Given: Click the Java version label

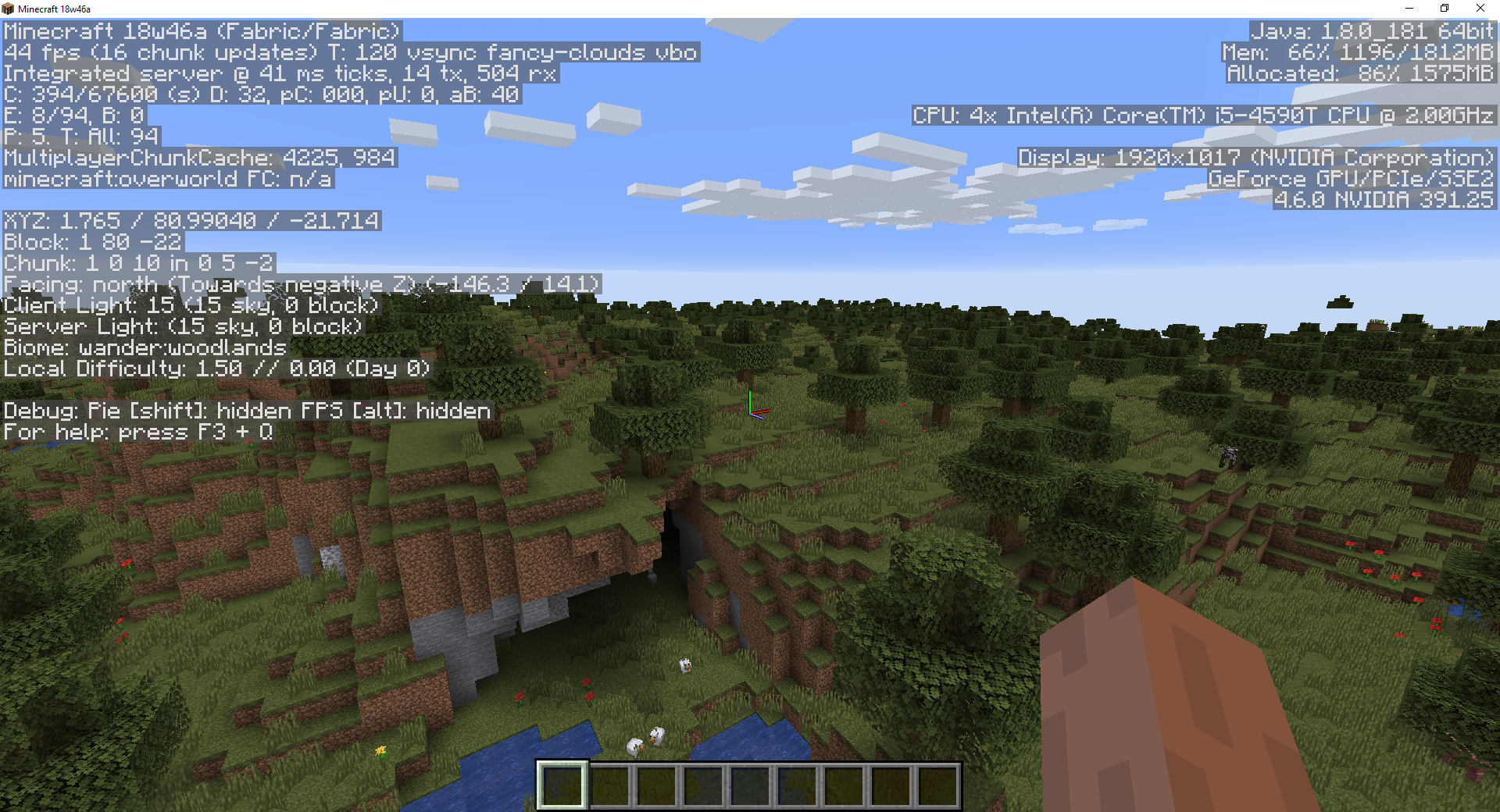Looking at the screenshot, I should coord(1371,32).
